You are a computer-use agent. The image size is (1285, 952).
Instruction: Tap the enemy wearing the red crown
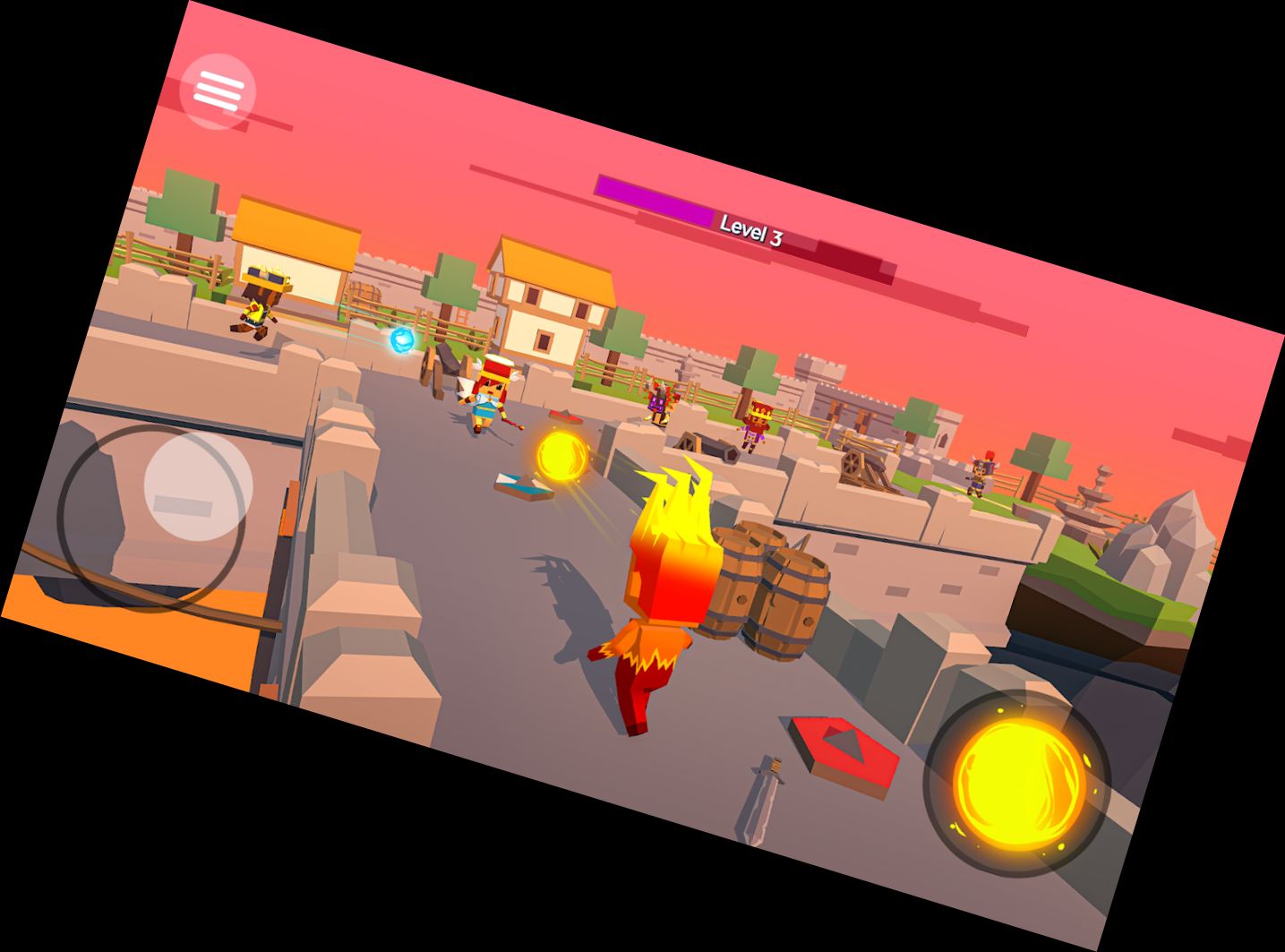point(757,421)
